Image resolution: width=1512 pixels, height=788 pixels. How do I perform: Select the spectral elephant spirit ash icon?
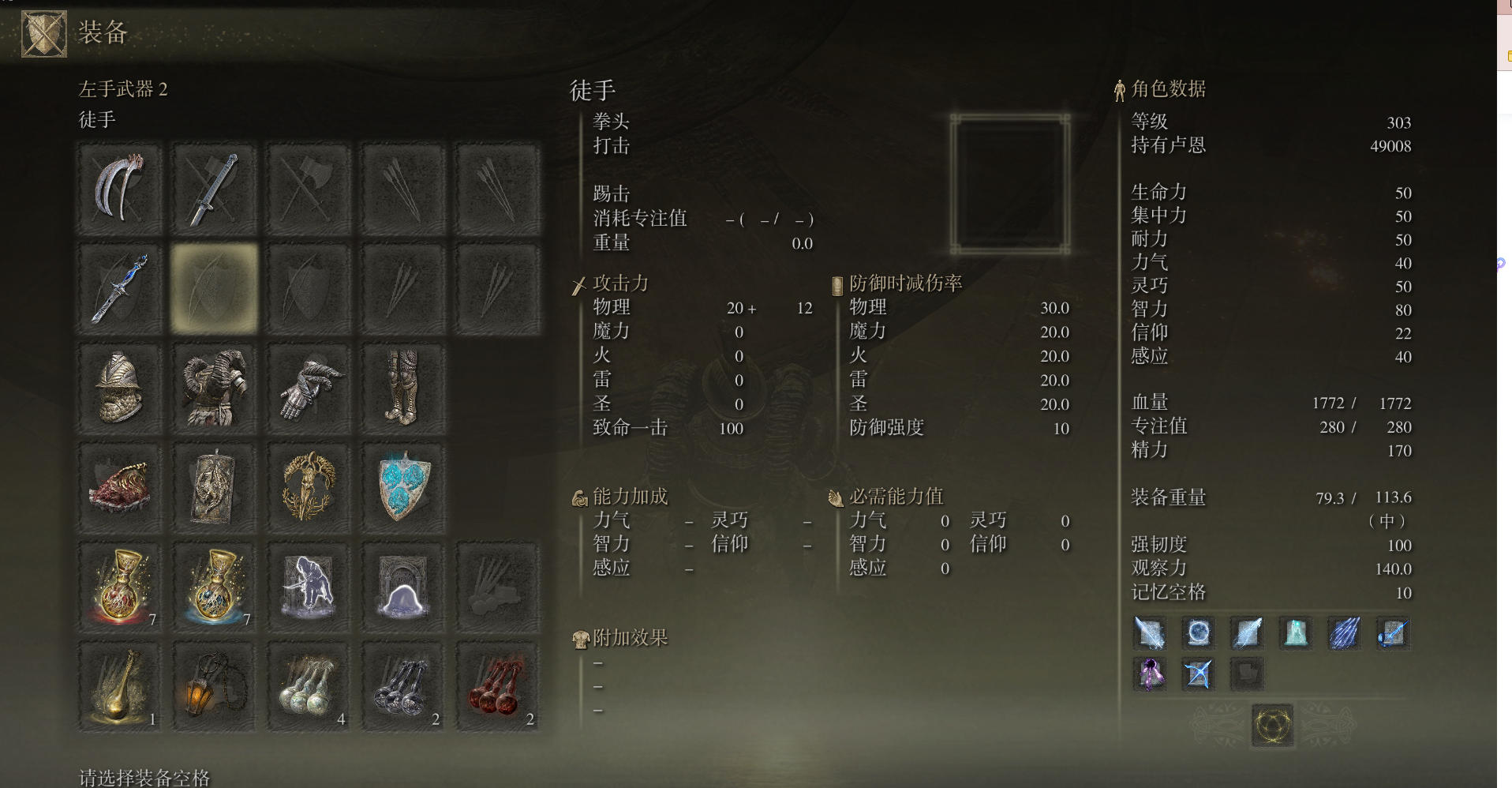click(x=309, y=587)
